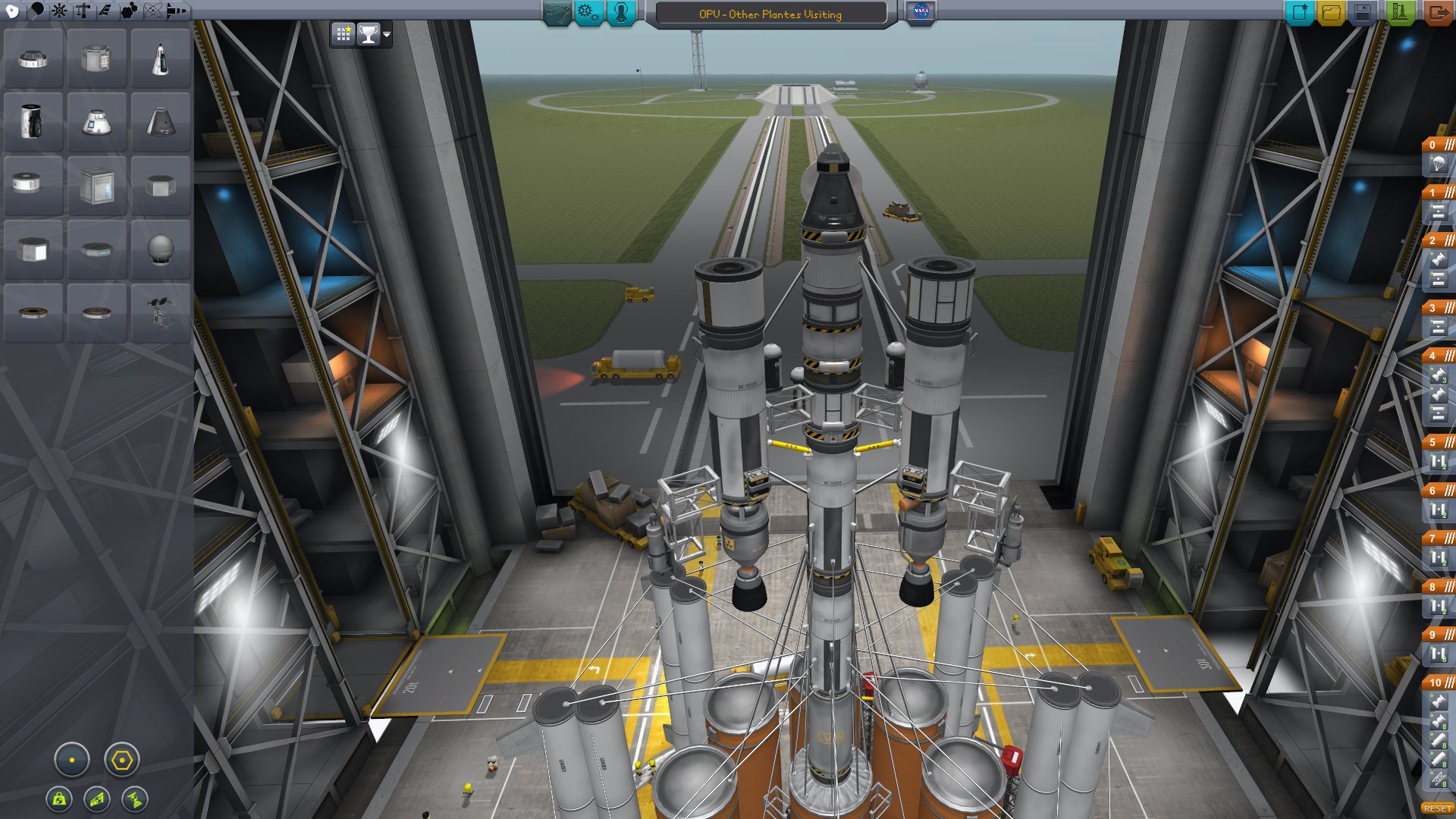The height and width of the screenshot is (819, 1456).
Task: Reset the staging stack
Action: [1437, 808]
